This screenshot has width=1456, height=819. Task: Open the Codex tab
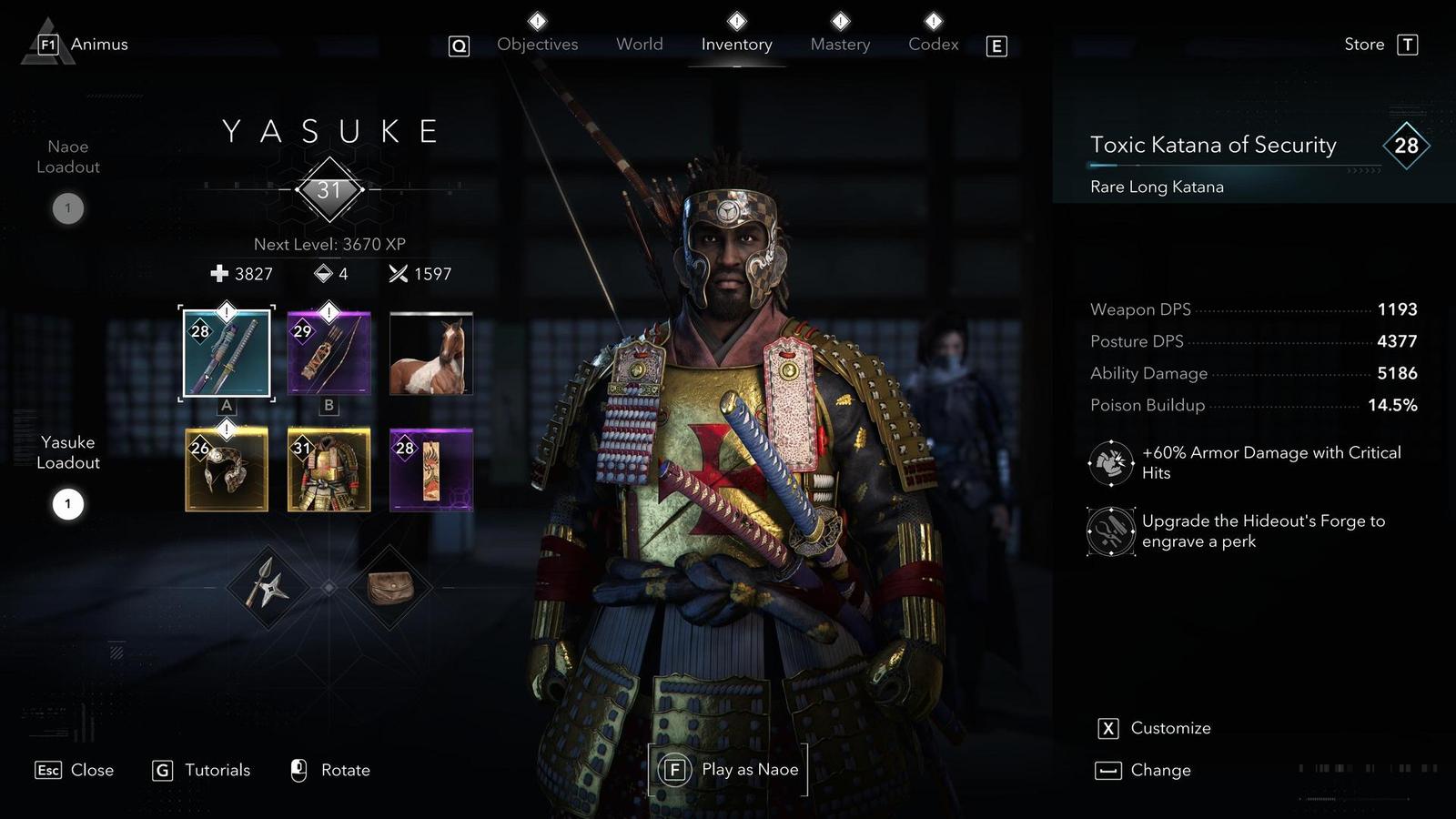pyautogui.click(x=932, y=44)
